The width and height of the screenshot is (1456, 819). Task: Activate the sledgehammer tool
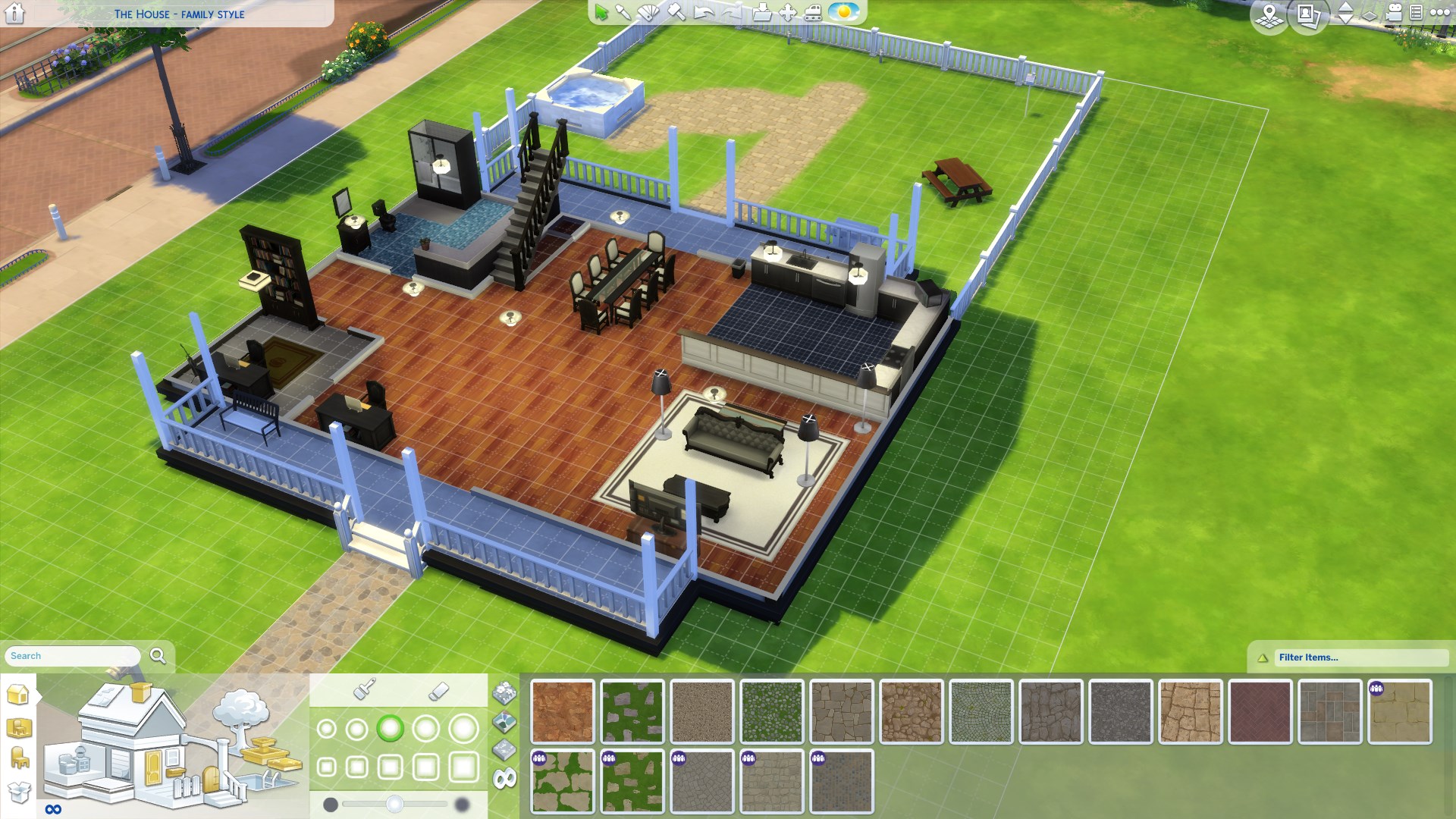coord(676,13)
